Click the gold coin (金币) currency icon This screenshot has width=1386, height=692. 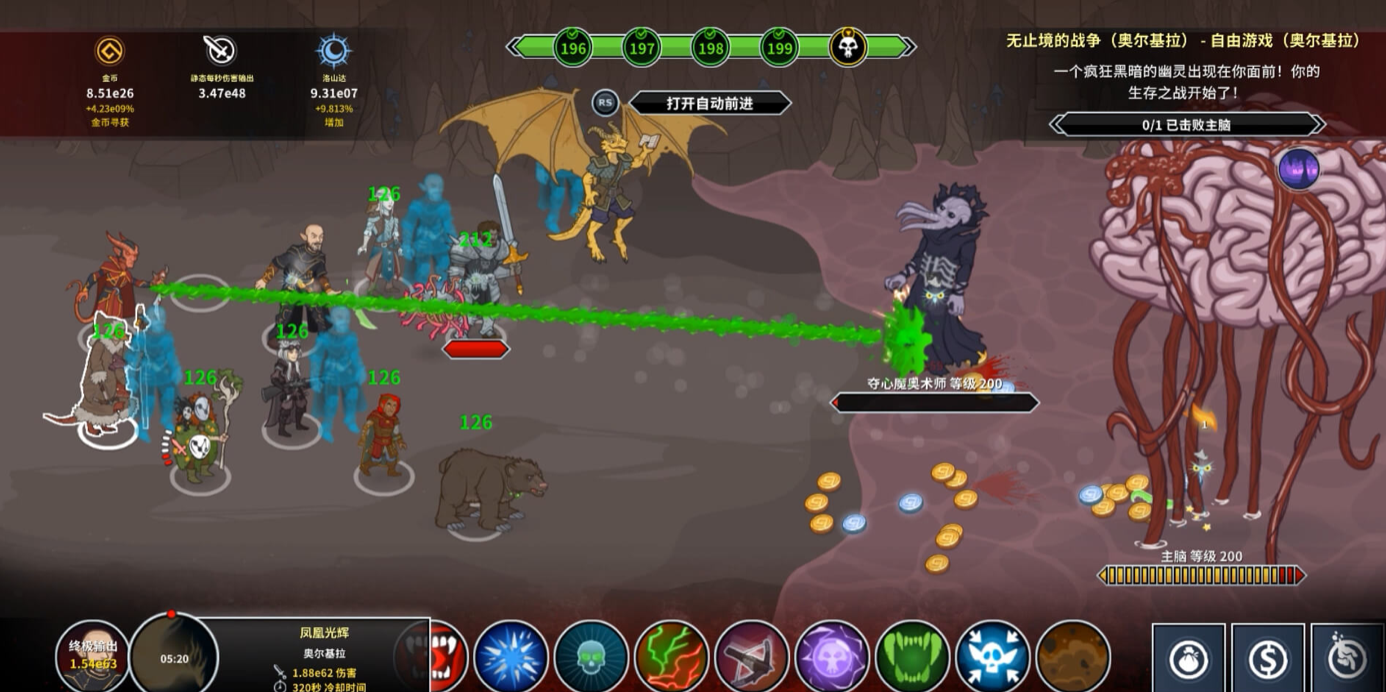point(109,51)
